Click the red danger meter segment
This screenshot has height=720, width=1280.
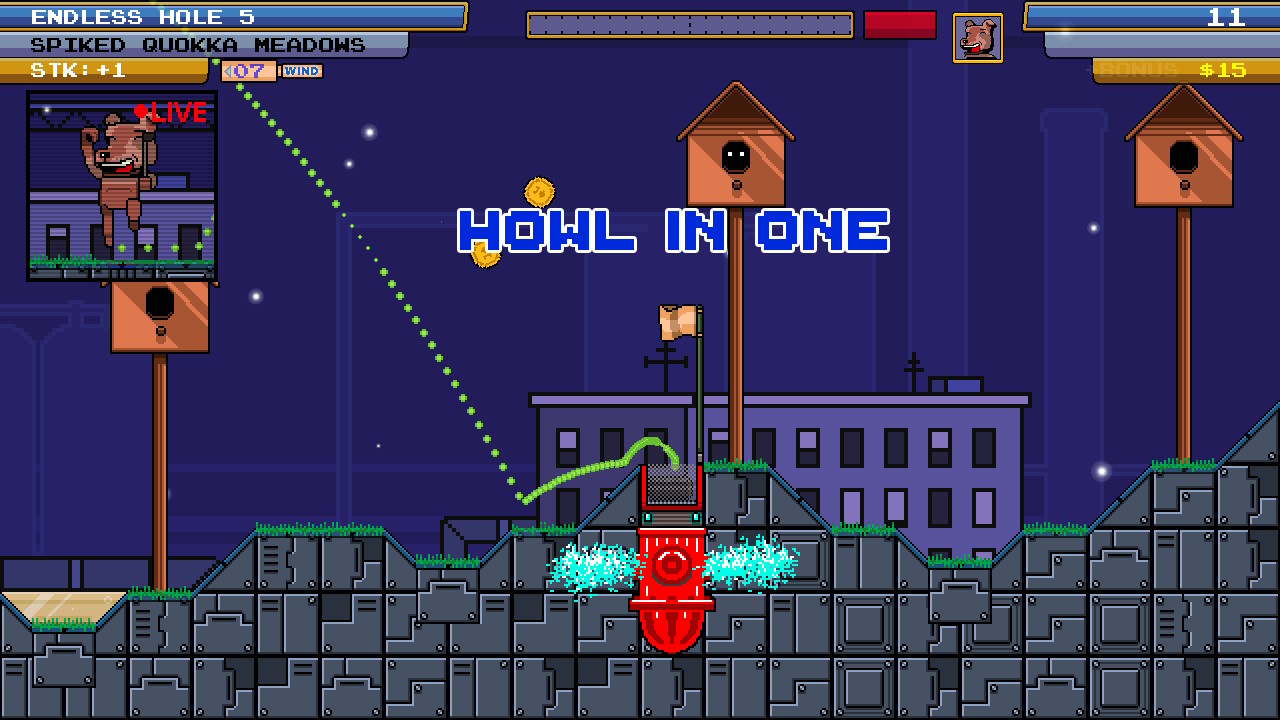coord(899,25)
